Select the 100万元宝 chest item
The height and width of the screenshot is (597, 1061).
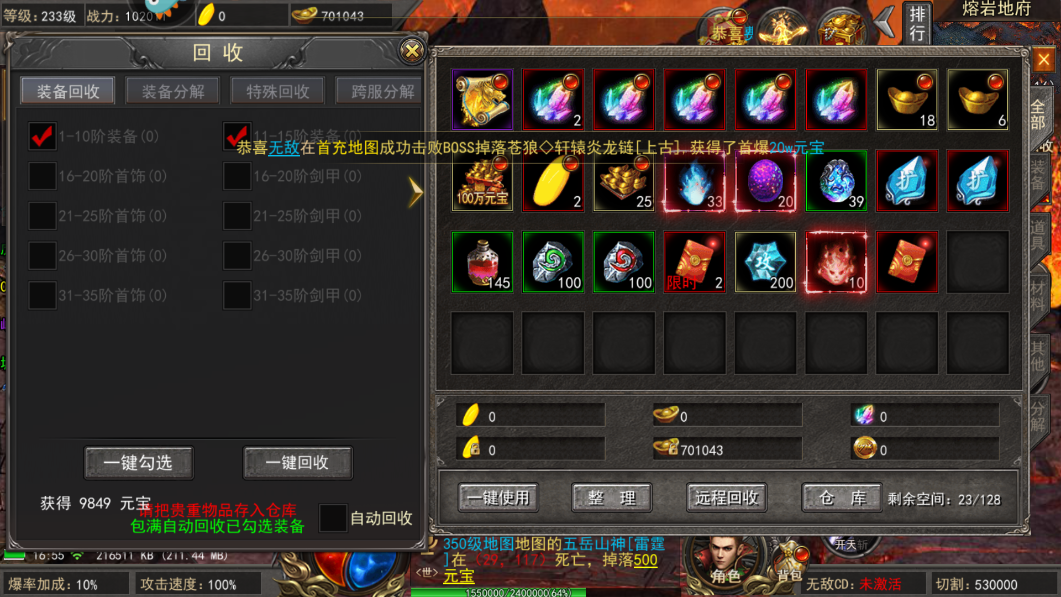pos(482,181)
